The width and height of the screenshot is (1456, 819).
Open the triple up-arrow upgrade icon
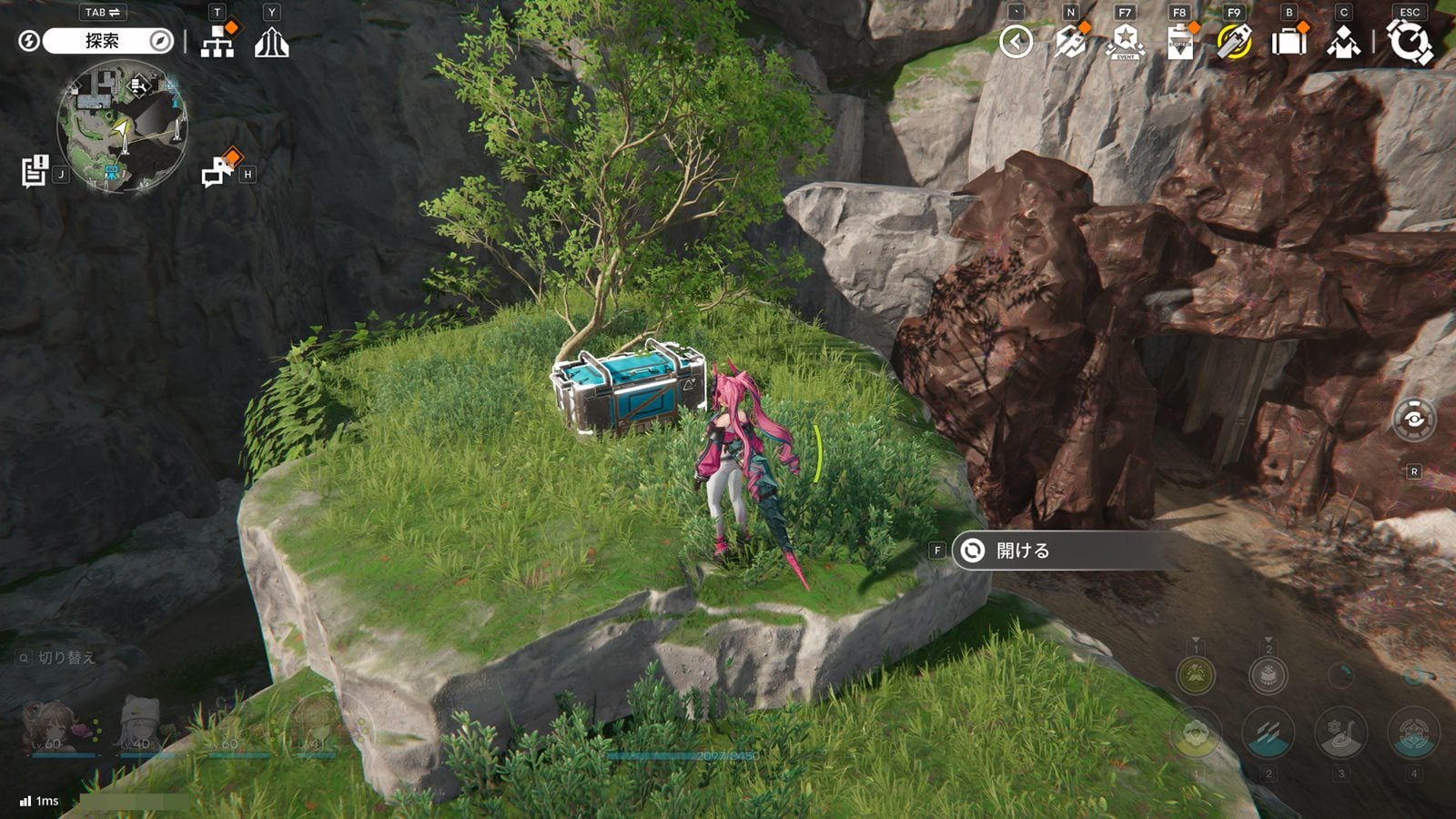point(271,42)
